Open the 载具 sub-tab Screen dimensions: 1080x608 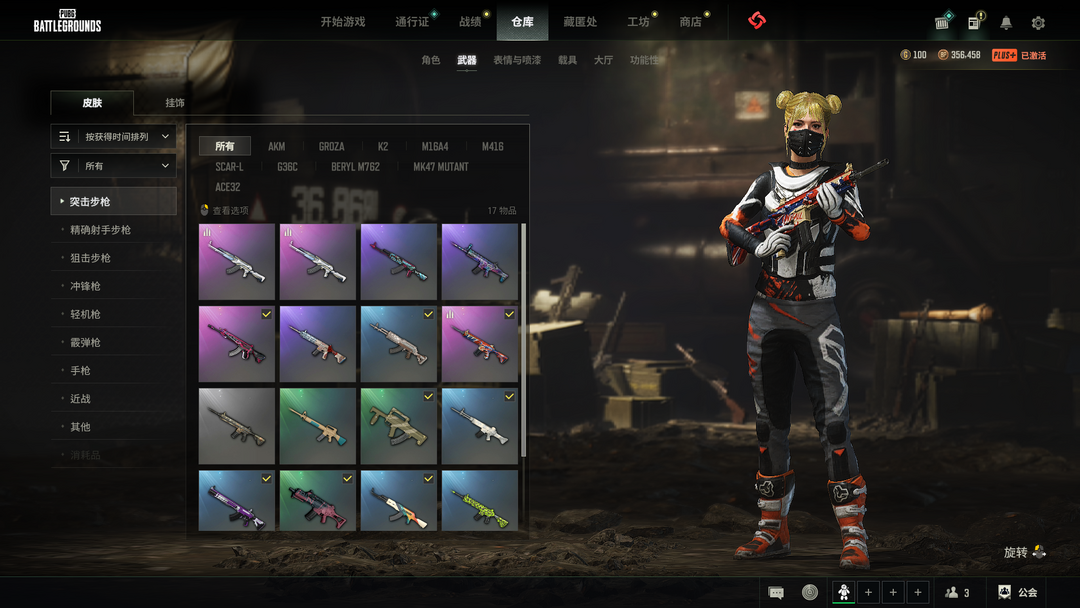pos(567,61)
